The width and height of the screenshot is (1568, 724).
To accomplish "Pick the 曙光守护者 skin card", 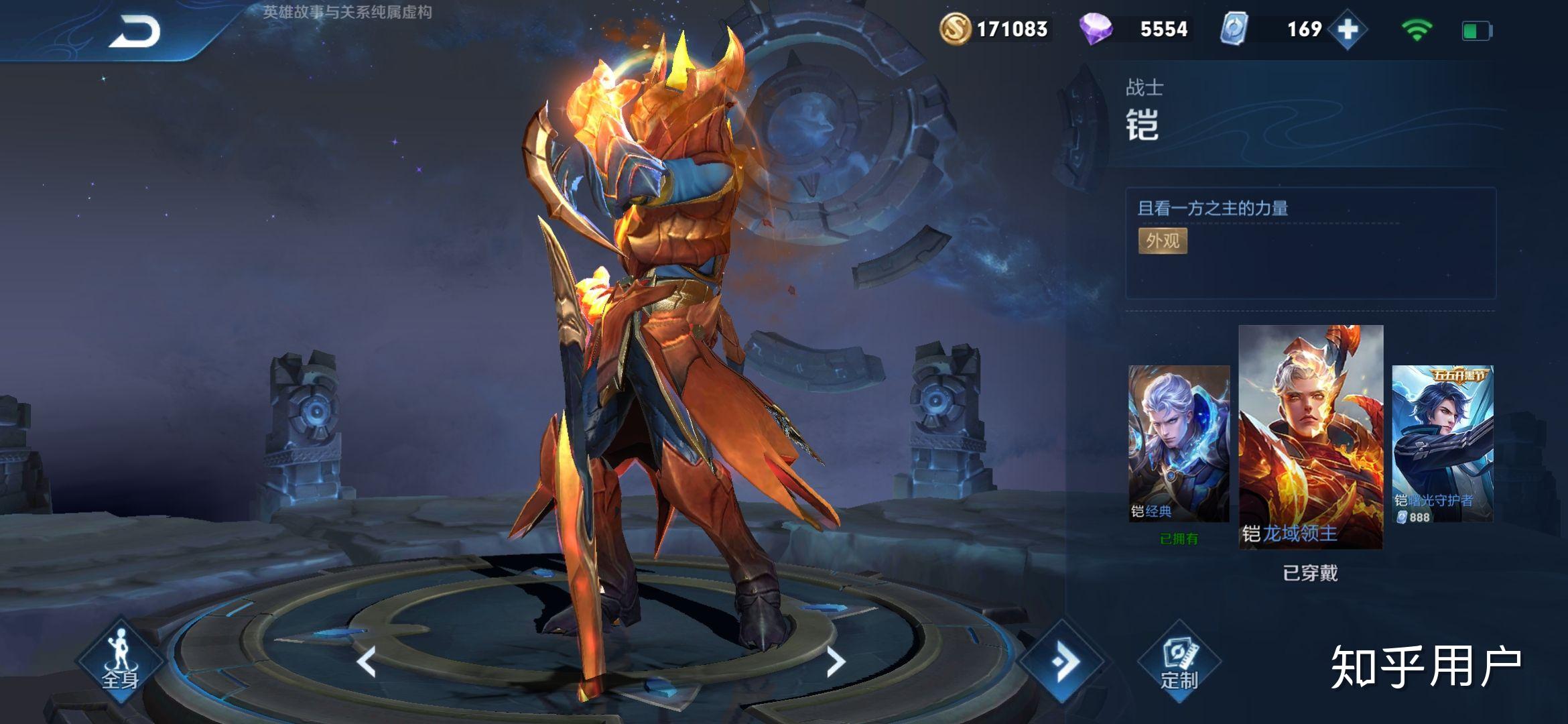I will tap(1442, 444).
